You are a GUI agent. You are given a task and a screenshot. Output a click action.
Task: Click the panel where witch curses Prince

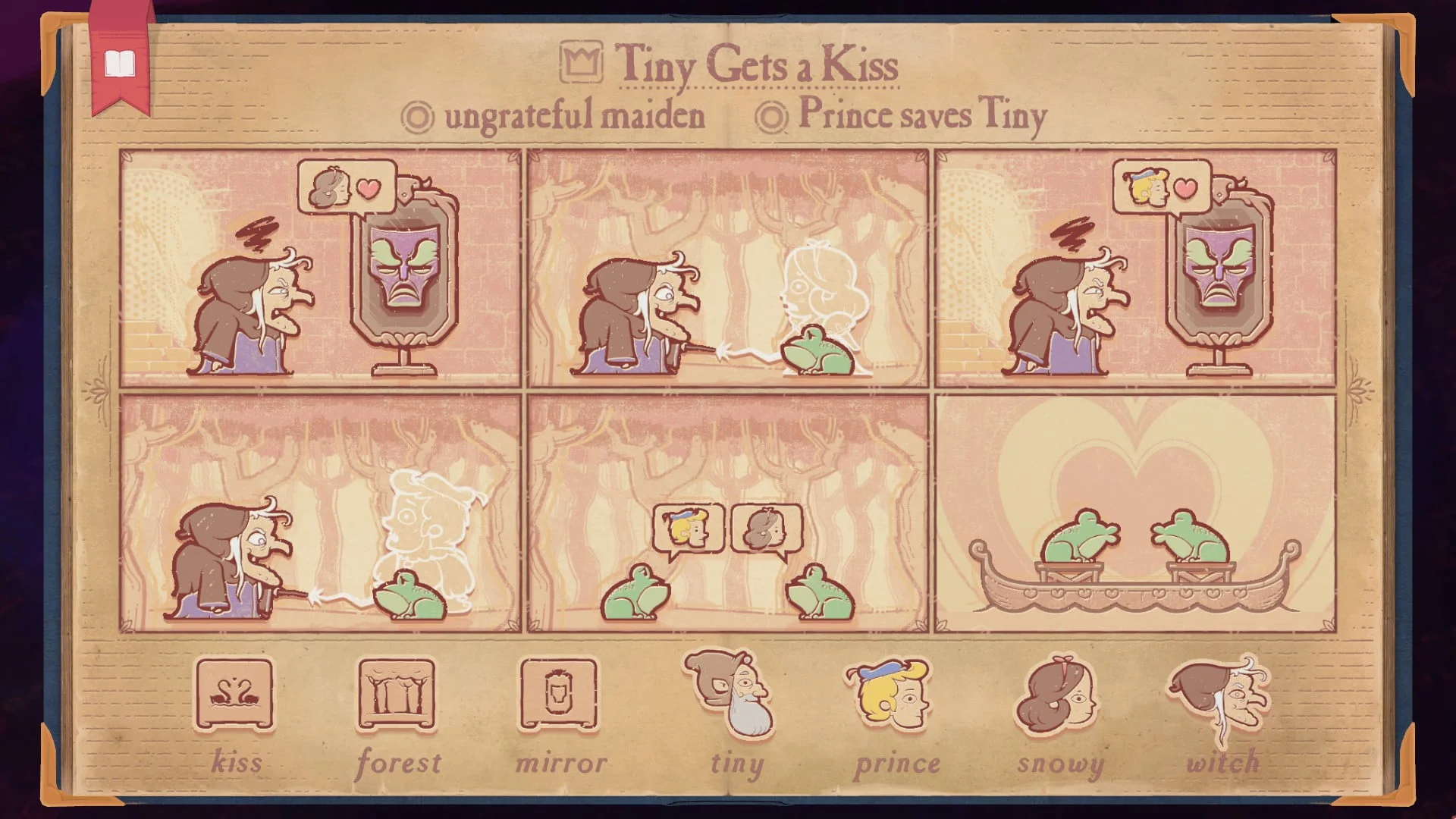coord(320,513)
